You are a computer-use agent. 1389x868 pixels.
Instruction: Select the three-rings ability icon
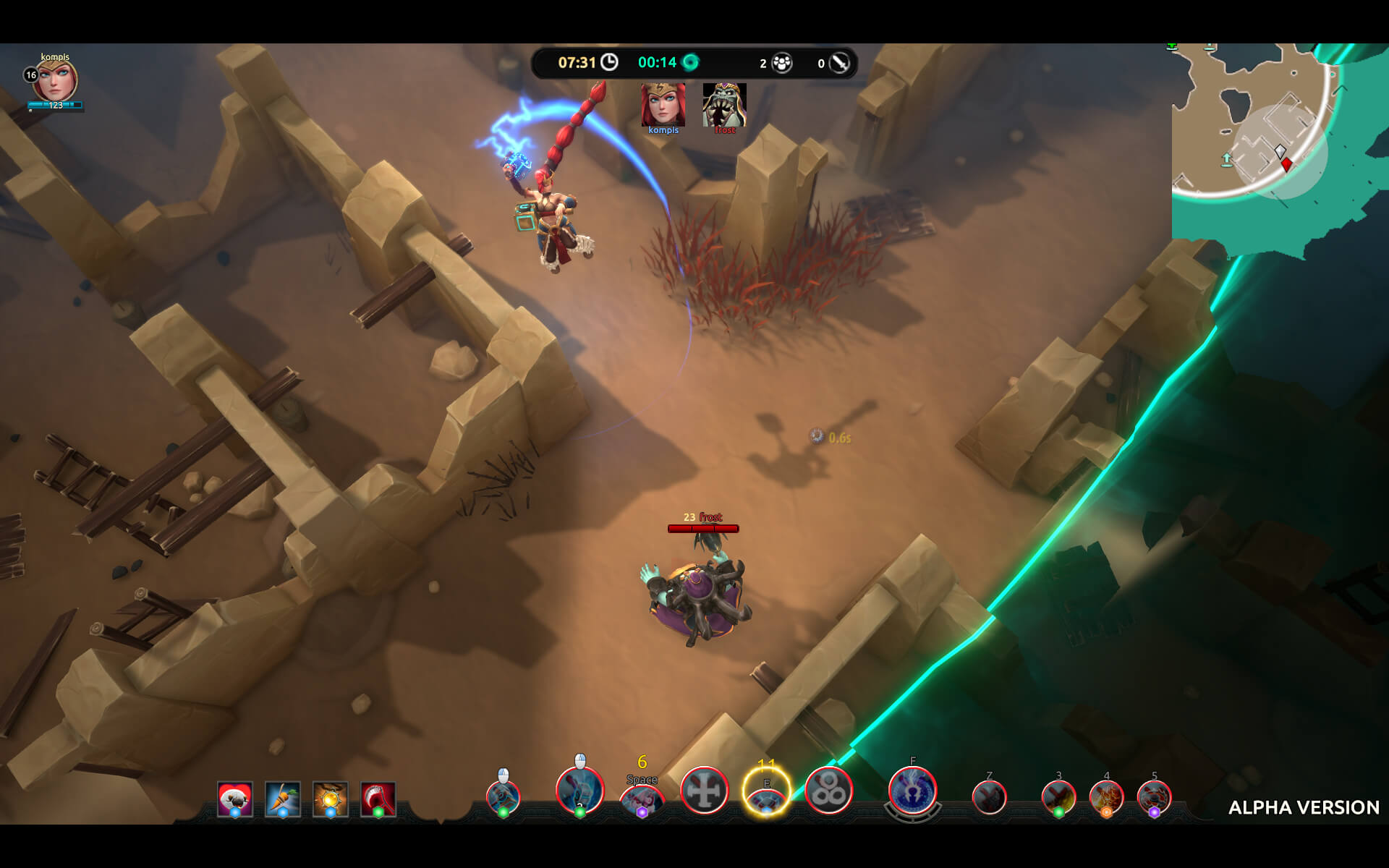tap(829, 791)
